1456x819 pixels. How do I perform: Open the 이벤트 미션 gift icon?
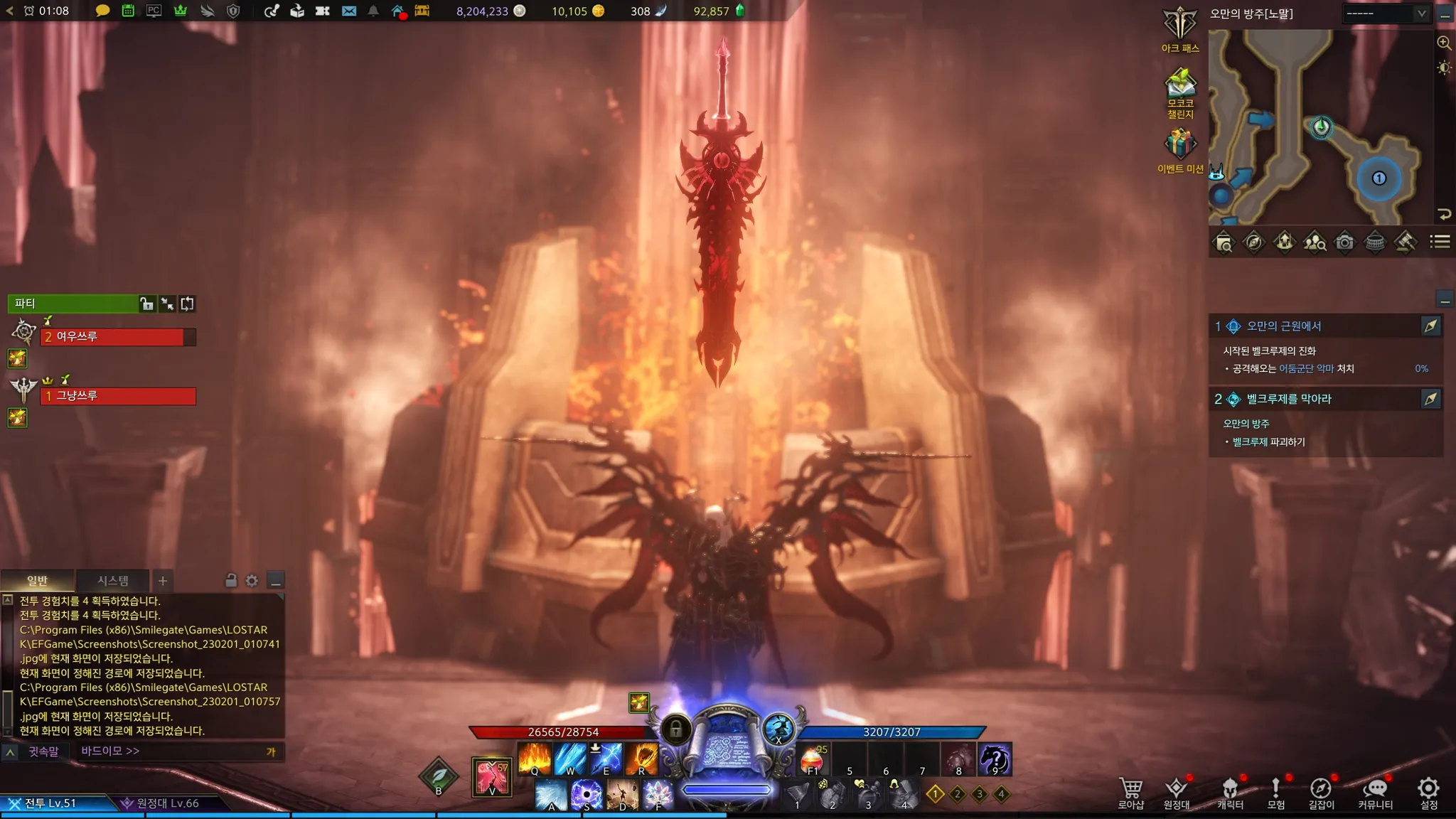pos(1180,149)
